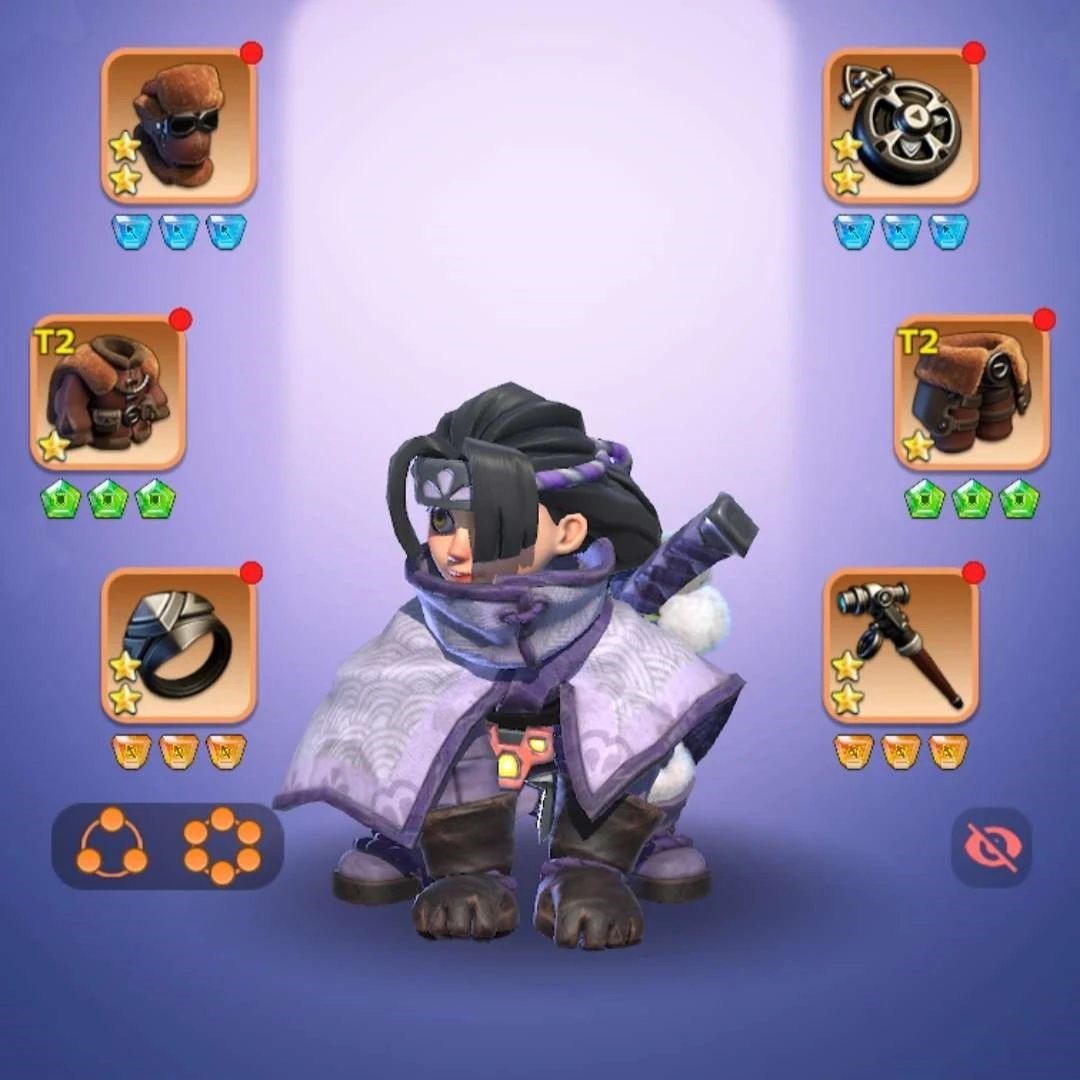
Task: Choose the black ring equipment slot
Action: click(179, 645)
